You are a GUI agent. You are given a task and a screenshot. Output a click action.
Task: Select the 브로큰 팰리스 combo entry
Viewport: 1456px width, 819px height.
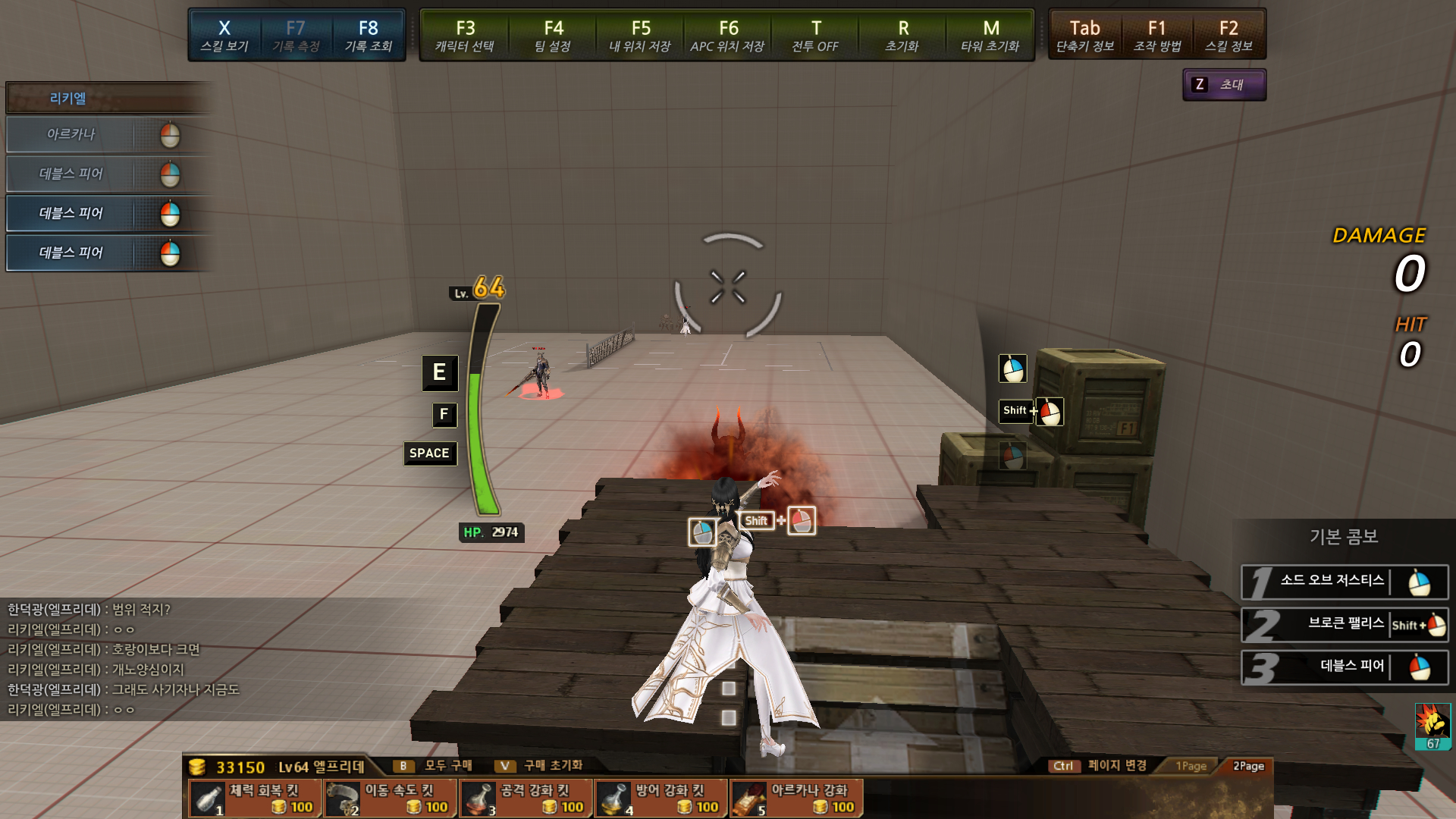point(1344,625)
